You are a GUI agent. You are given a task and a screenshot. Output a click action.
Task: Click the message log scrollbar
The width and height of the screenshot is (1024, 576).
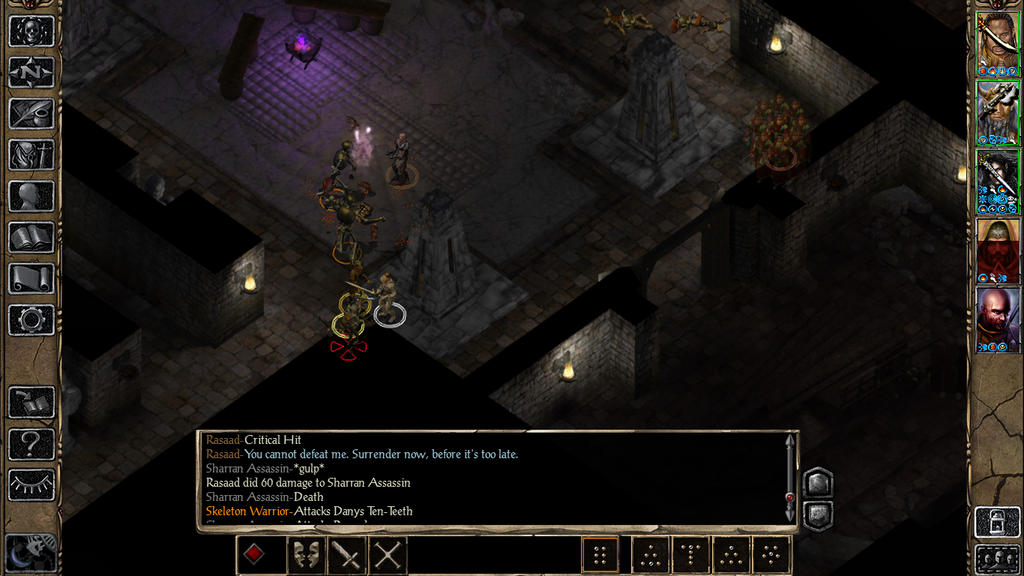tap(790, 478)
